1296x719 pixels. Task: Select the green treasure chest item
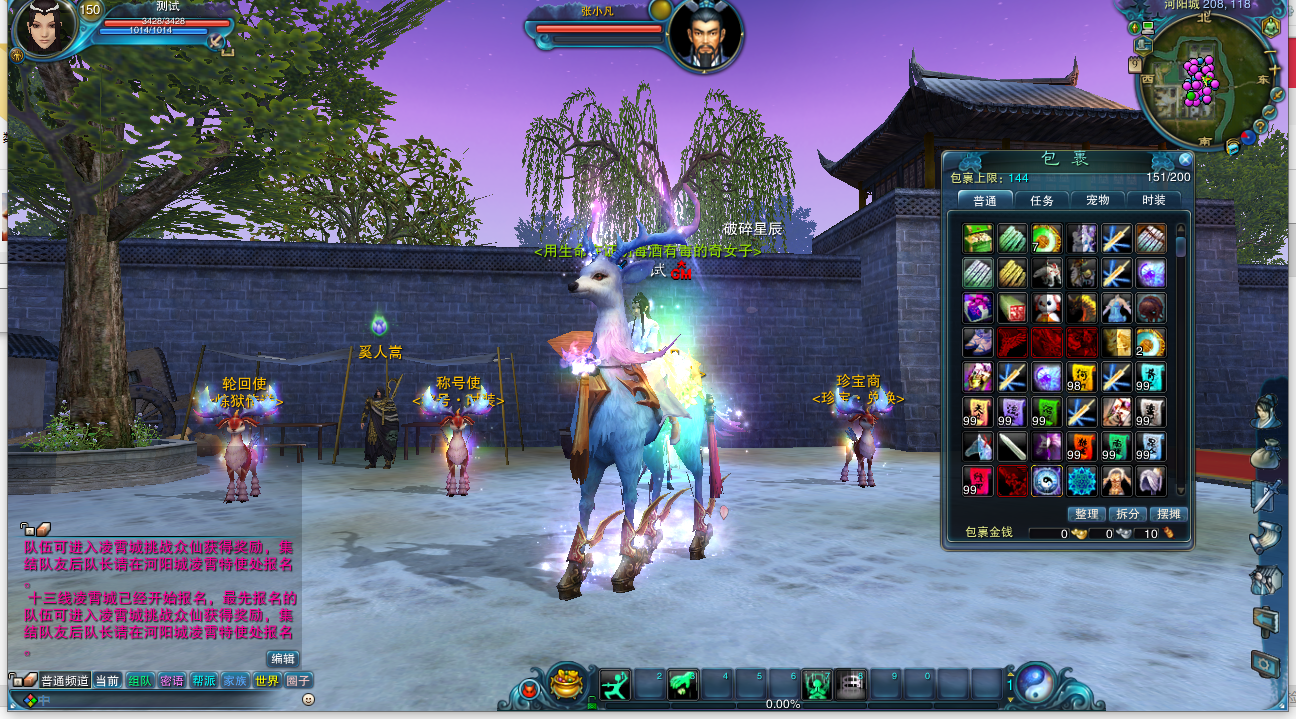pyautogui.click(x=977, y=238)
